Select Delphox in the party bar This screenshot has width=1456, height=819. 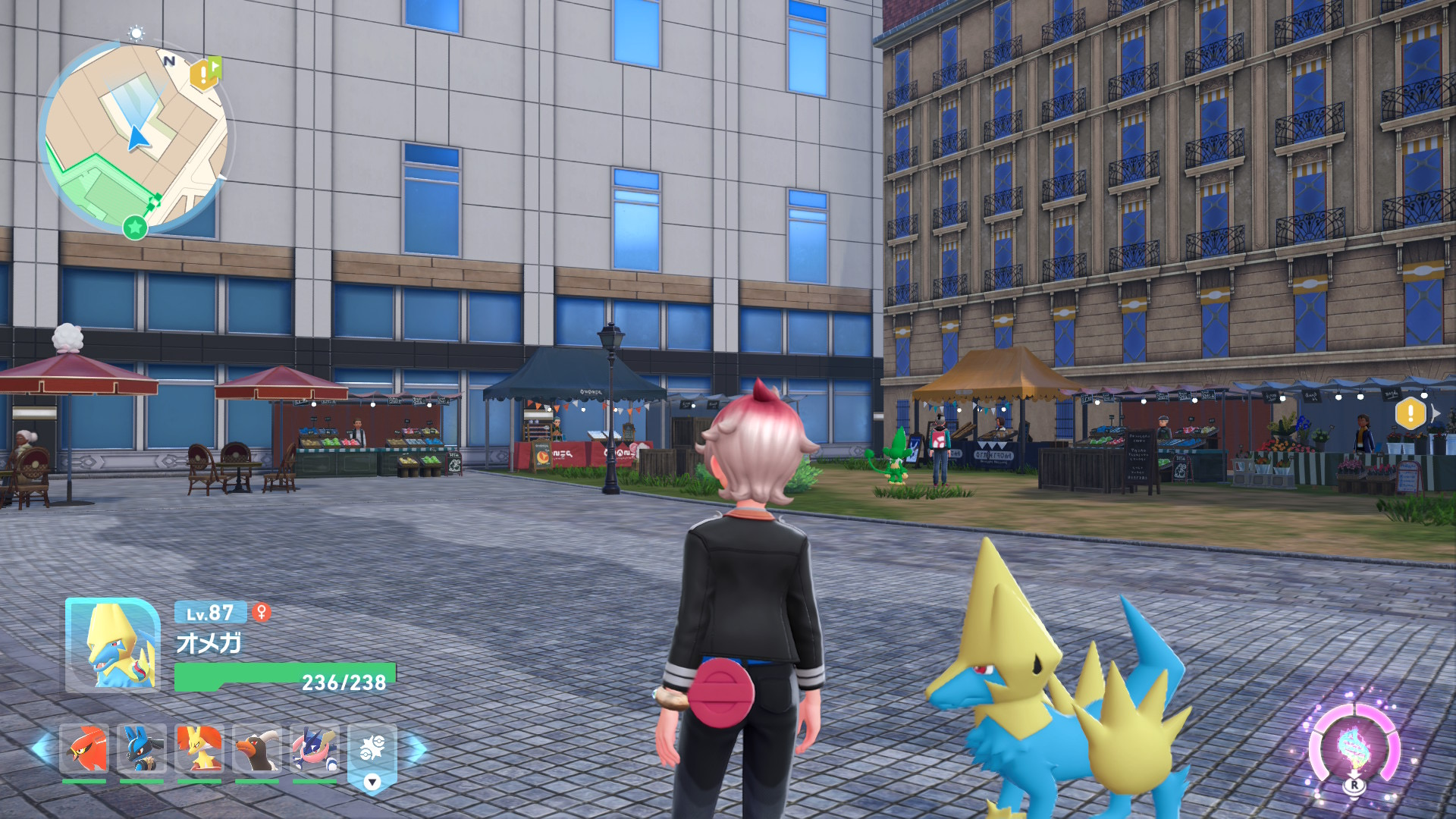[x=199, y=749]
